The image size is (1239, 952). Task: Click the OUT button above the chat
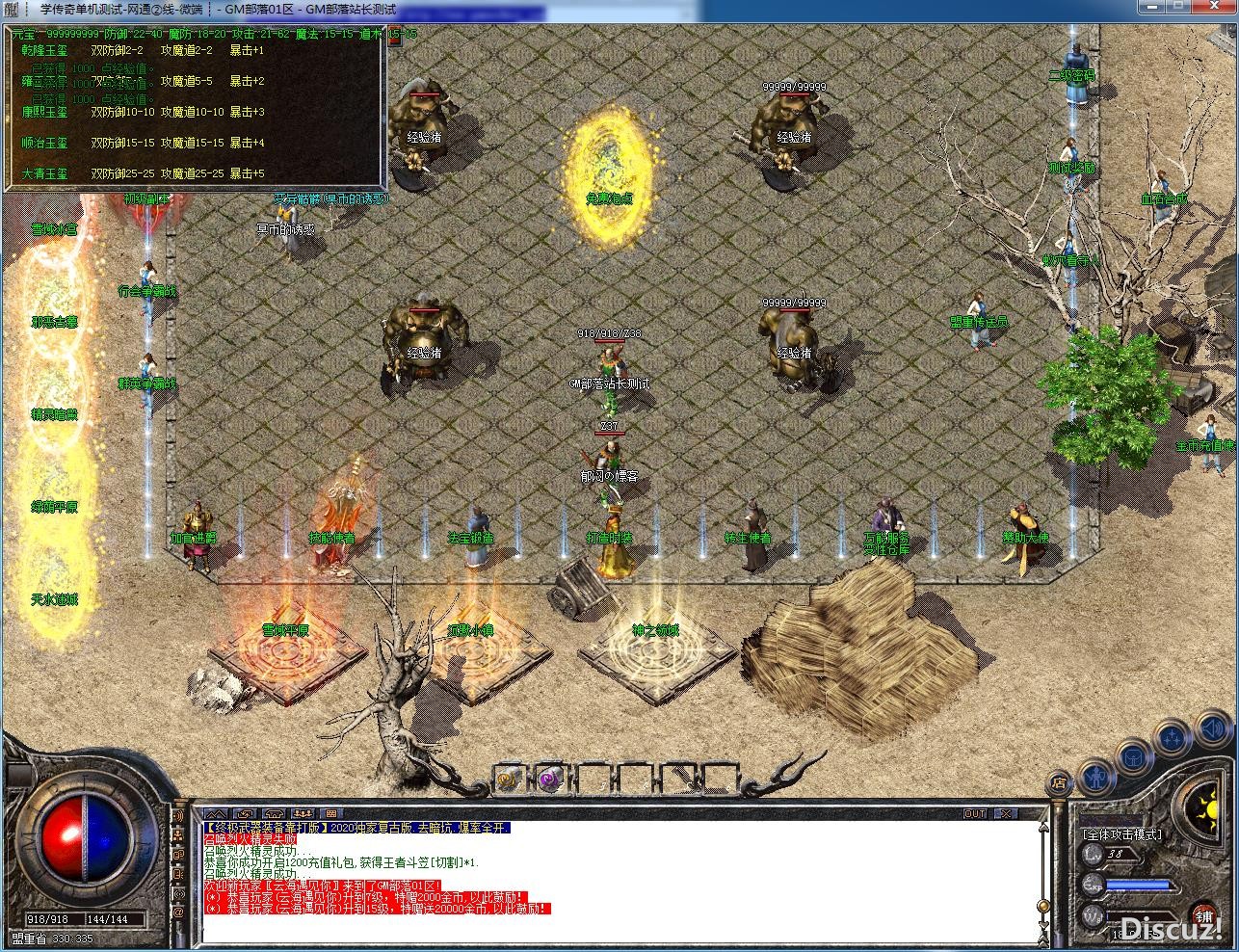pyautogui.click(x=975, y=814)
